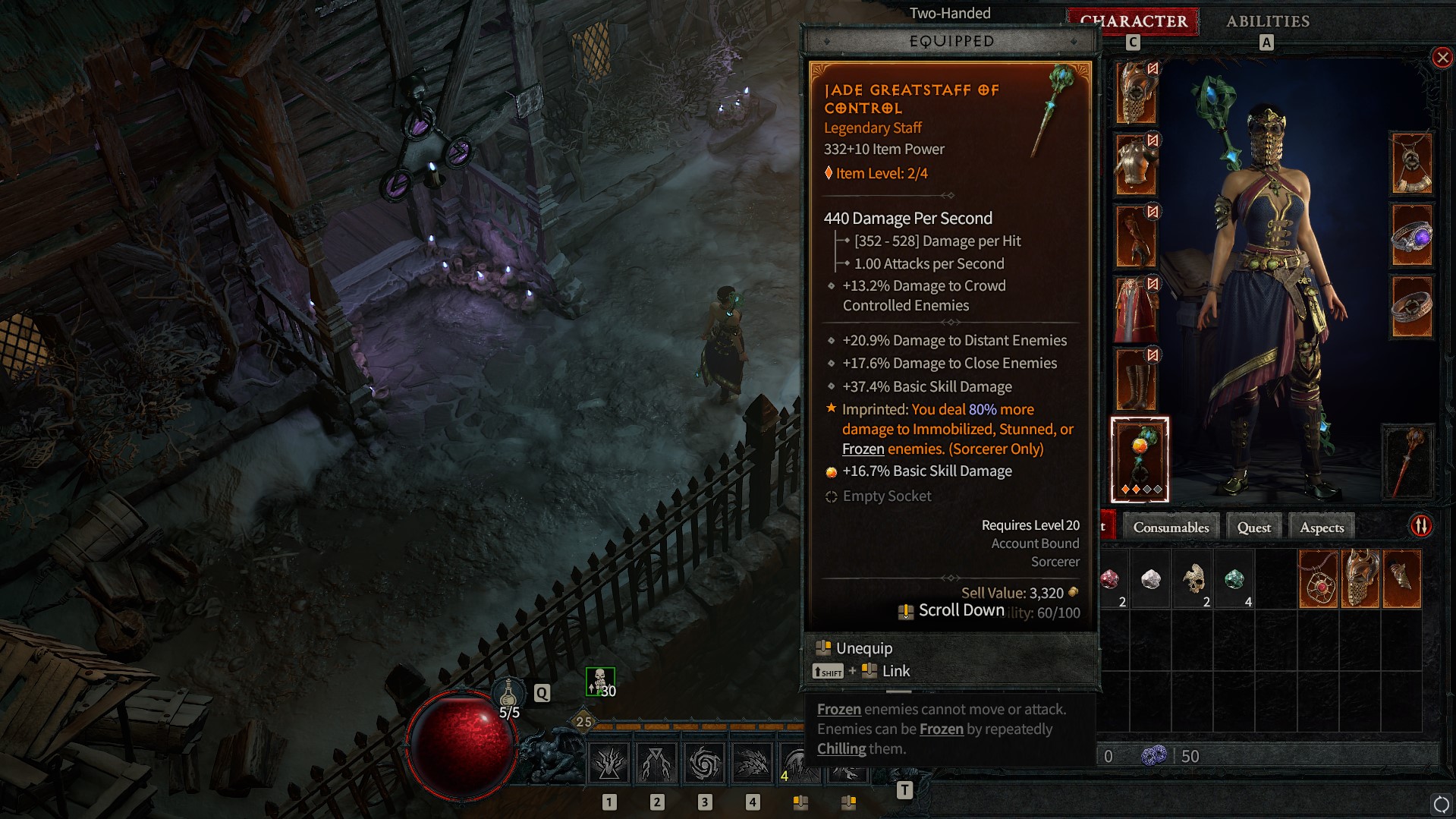Open the Quest tab
Image resolution: width=1456 pixels, height=819 pixels.
click(x=1253, y=526)
